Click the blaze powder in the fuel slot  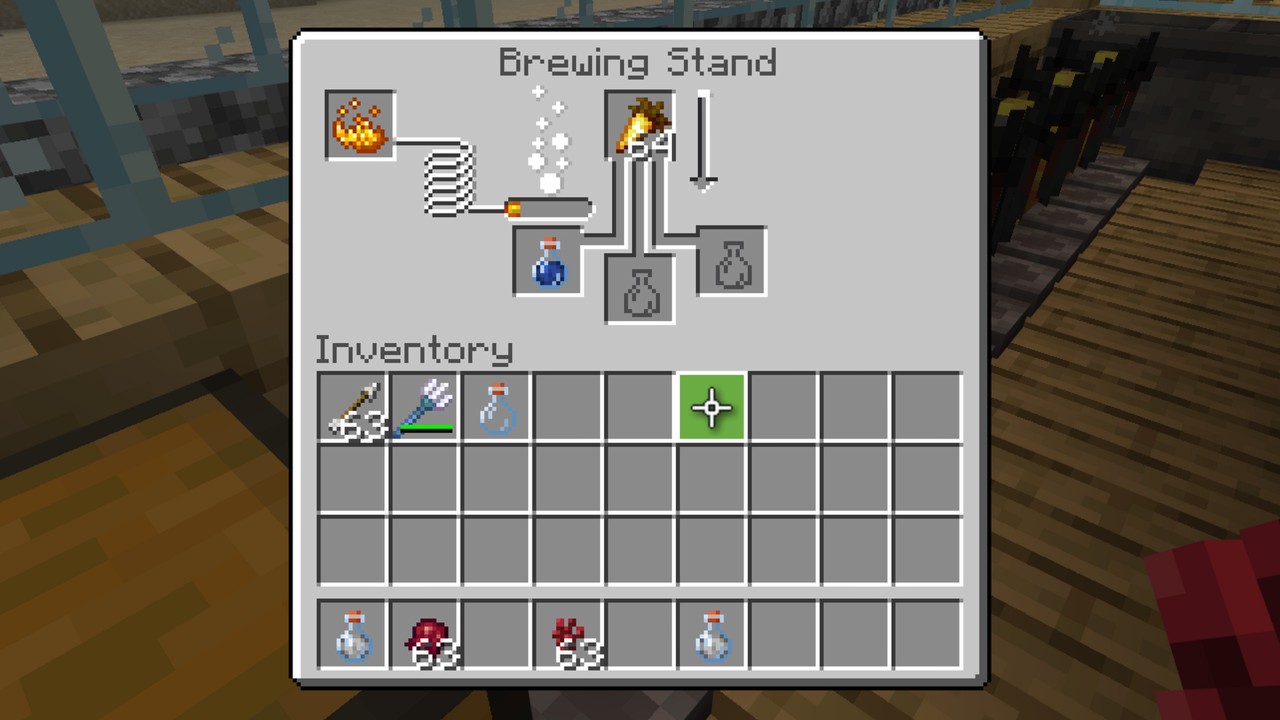coord(359,125)
